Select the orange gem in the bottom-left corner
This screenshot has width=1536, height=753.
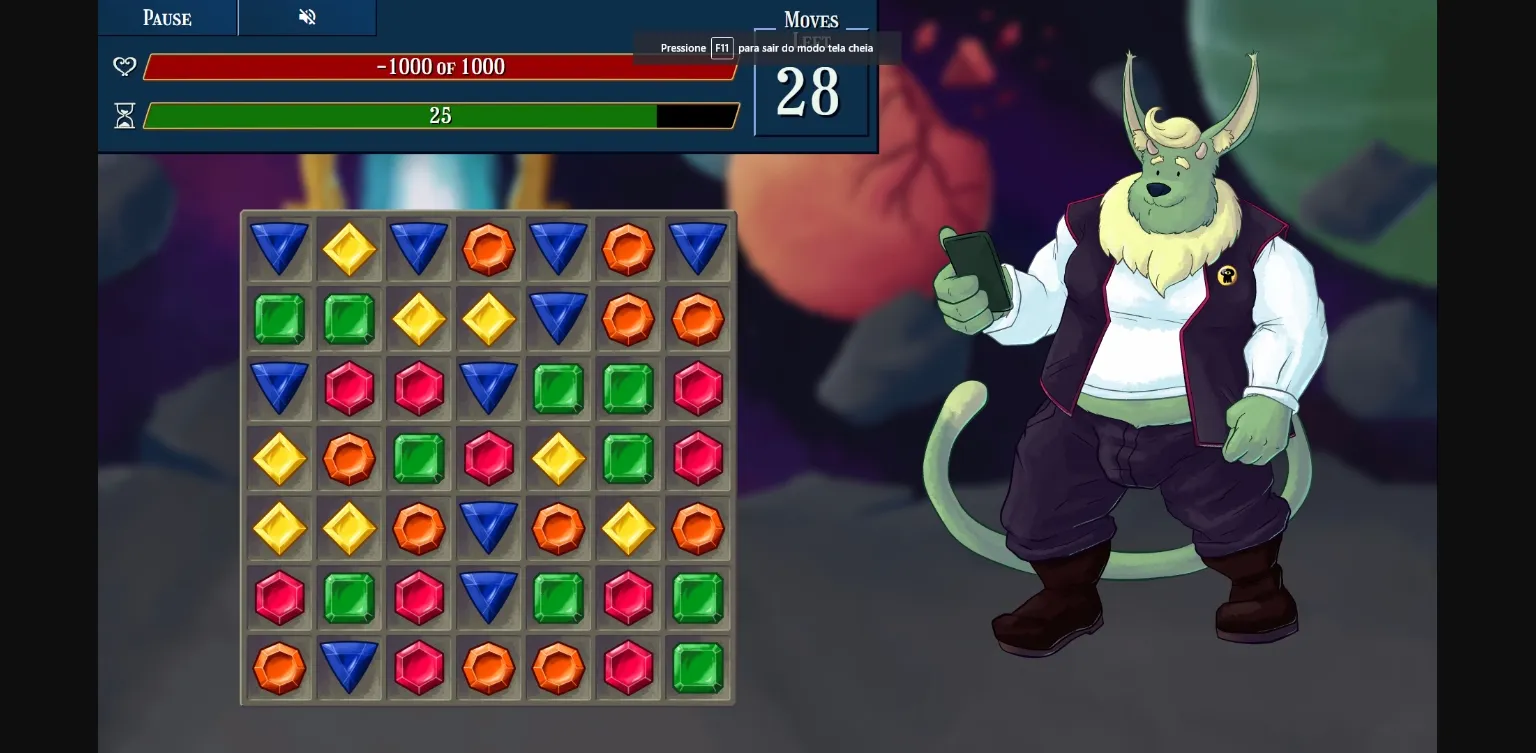279,668
